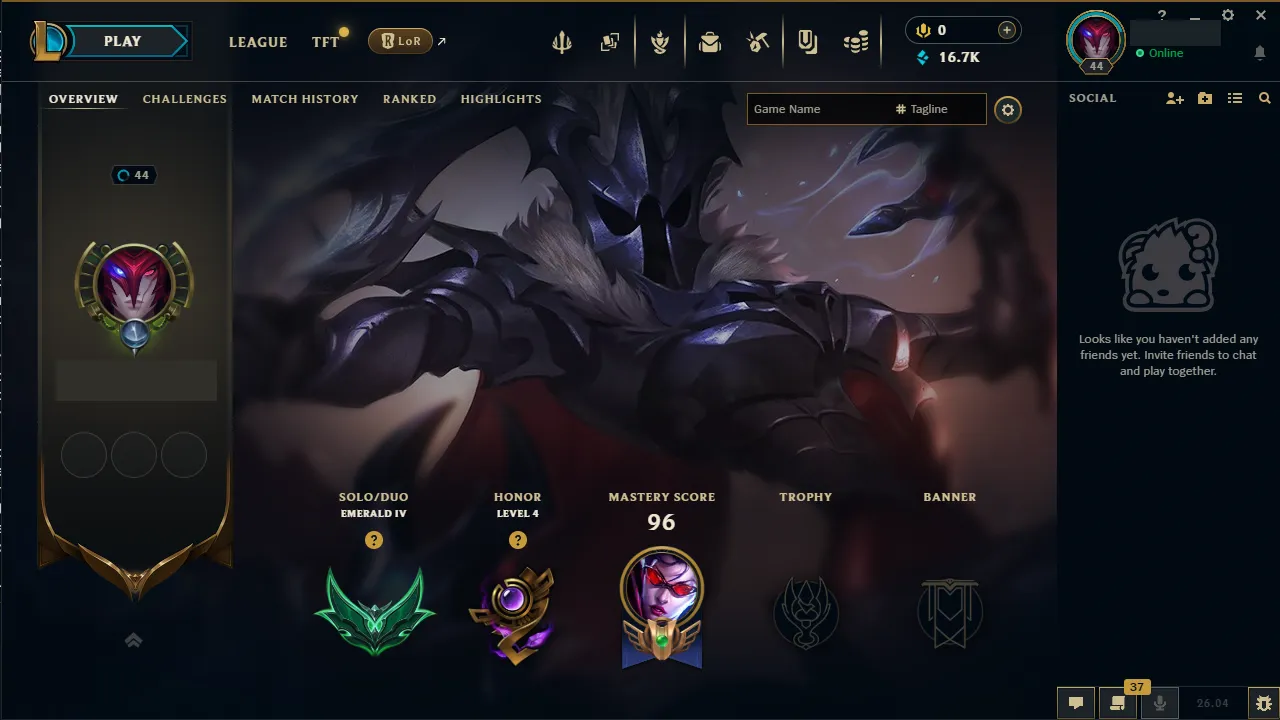Toggle the microphone mute in bottom bar
Screen dimensions: 1280x720
[1162, 703]
